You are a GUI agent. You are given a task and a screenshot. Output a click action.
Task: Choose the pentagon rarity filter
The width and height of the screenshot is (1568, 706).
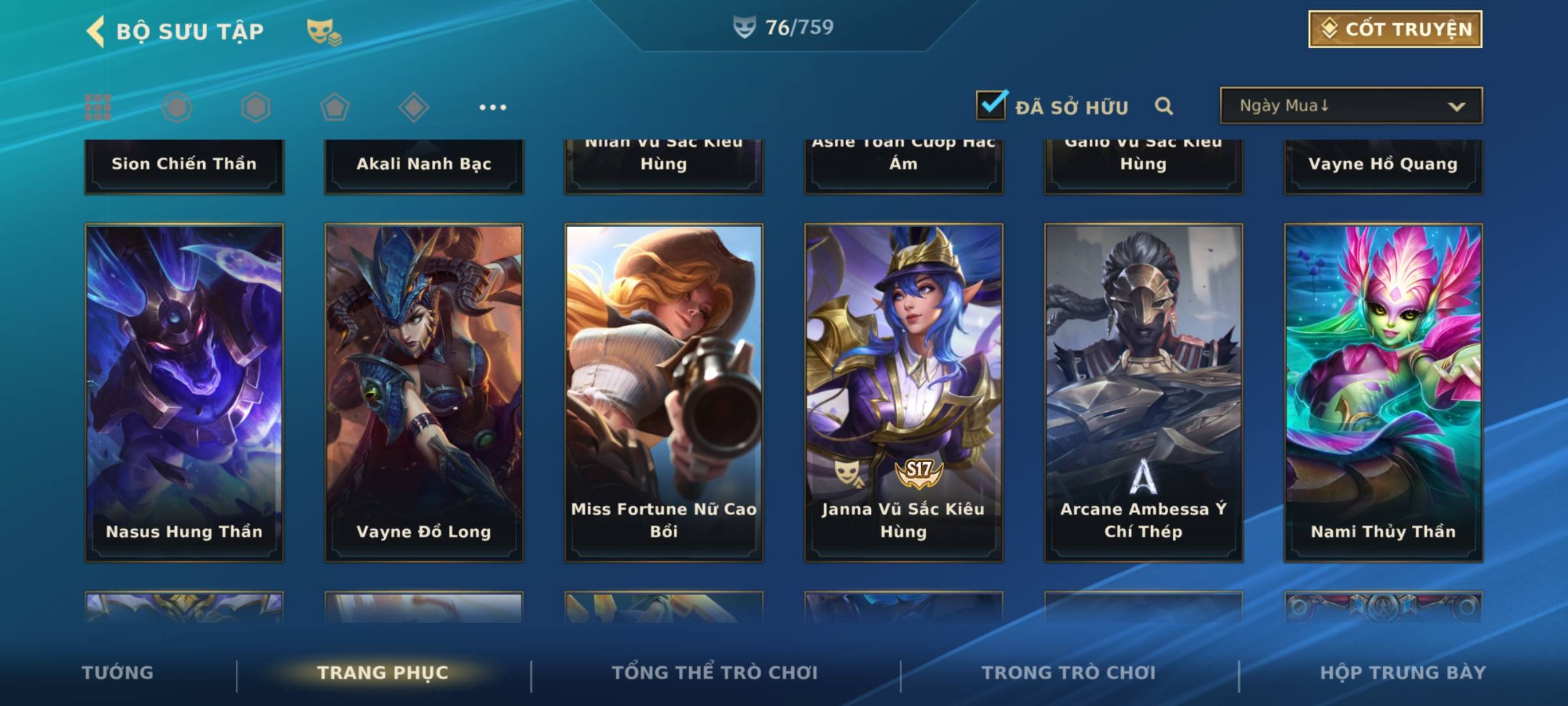(335, 107)
